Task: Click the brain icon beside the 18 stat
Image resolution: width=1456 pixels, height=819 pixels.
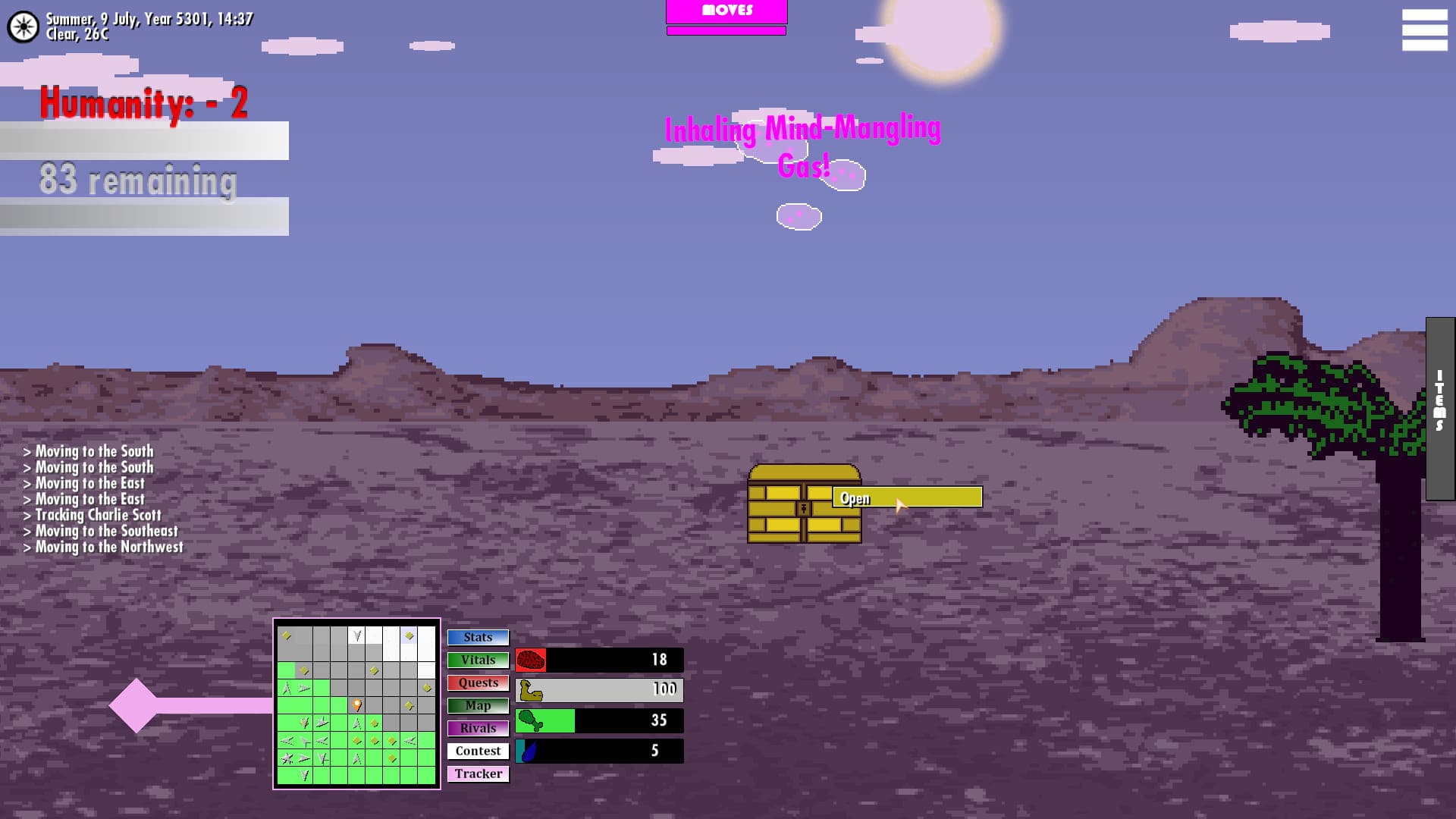Action: coord(531,659)
